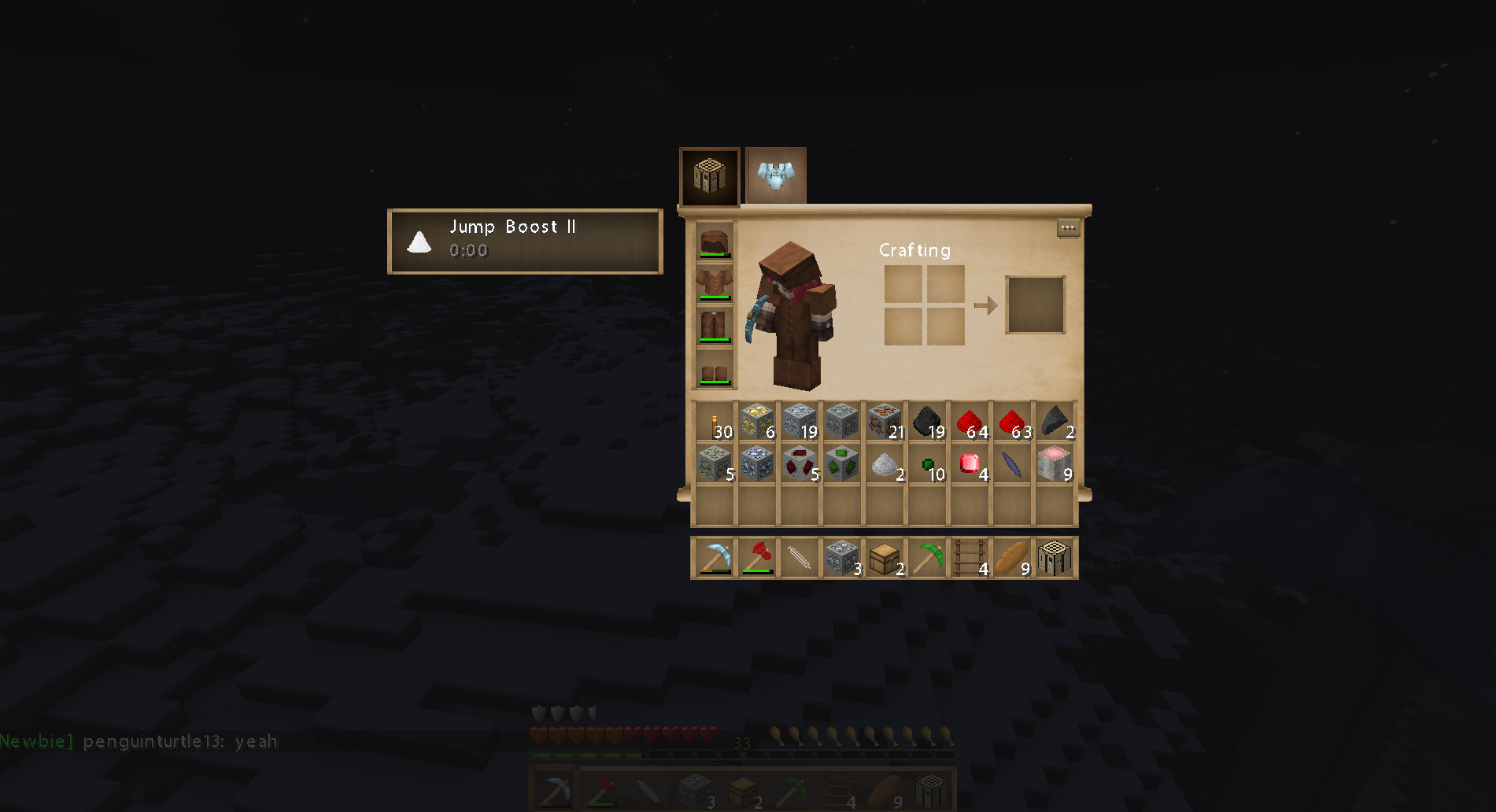Select the 21 copper ore stack
Viewport: 1496px width, 812px height.
click(x=885, y=423)
